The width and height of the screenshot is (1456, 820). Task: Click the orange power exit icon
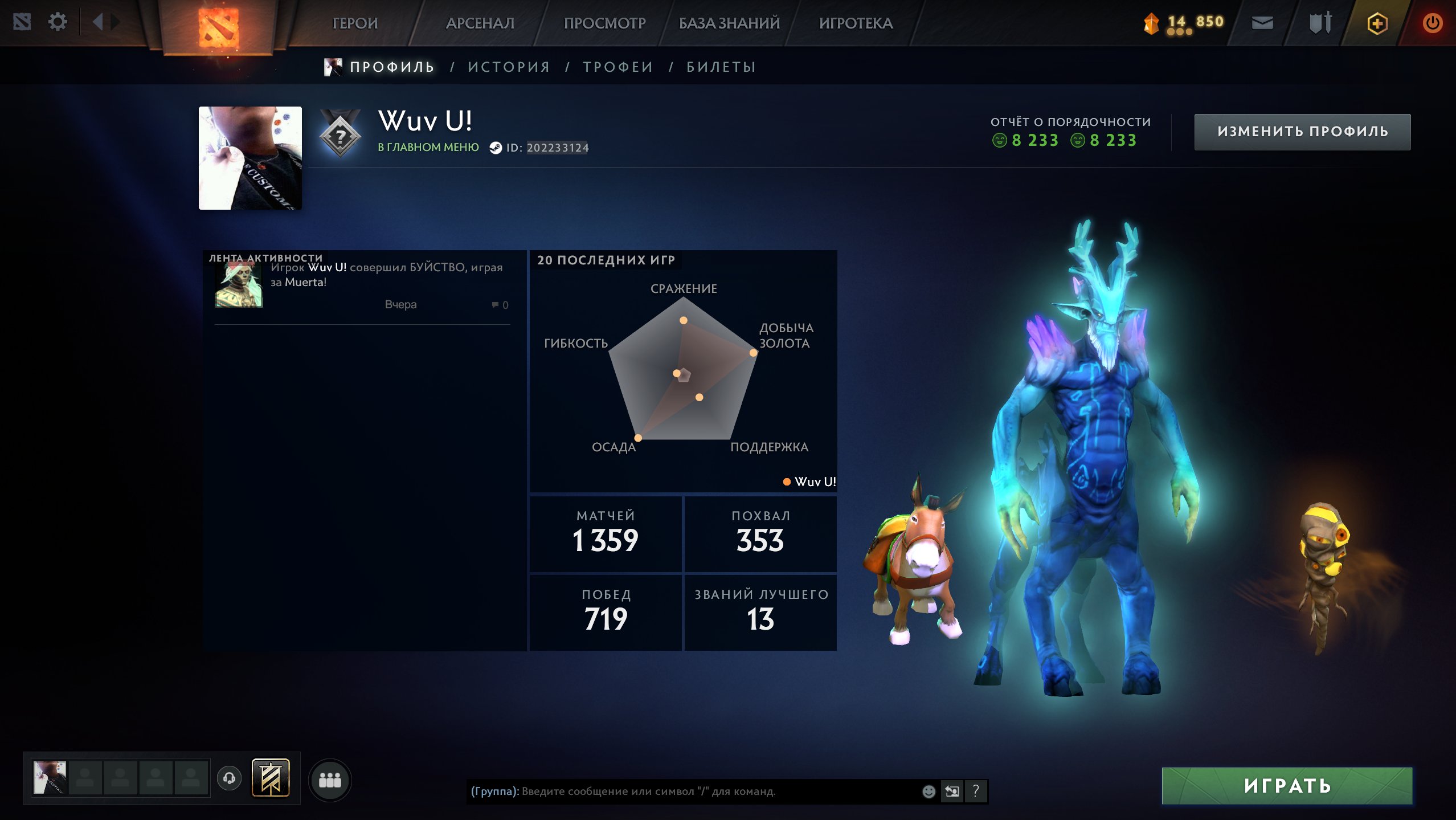(x=1433, y=22)
